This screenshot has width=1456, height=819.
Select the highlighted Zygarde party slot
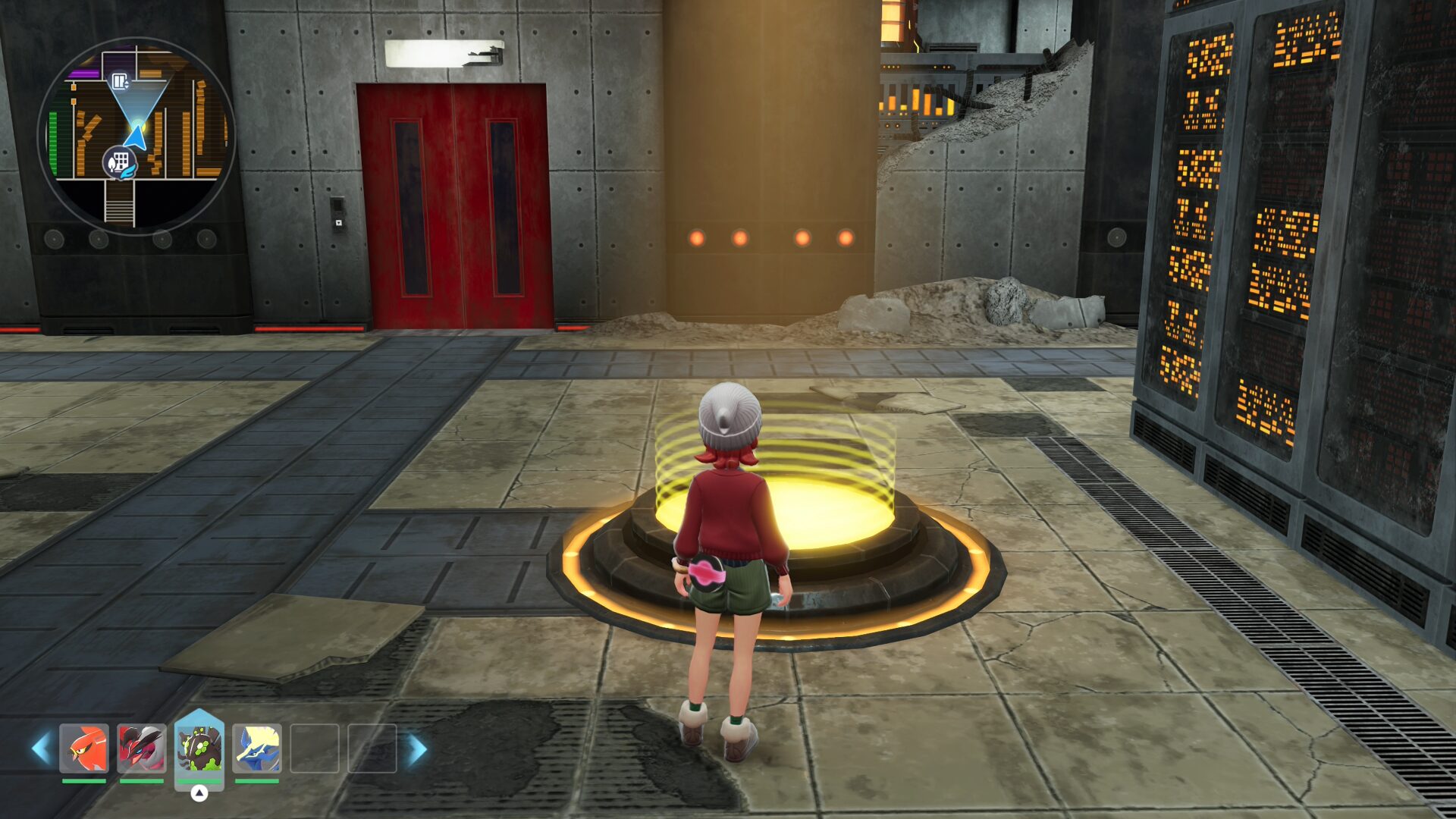click(199, 748)
